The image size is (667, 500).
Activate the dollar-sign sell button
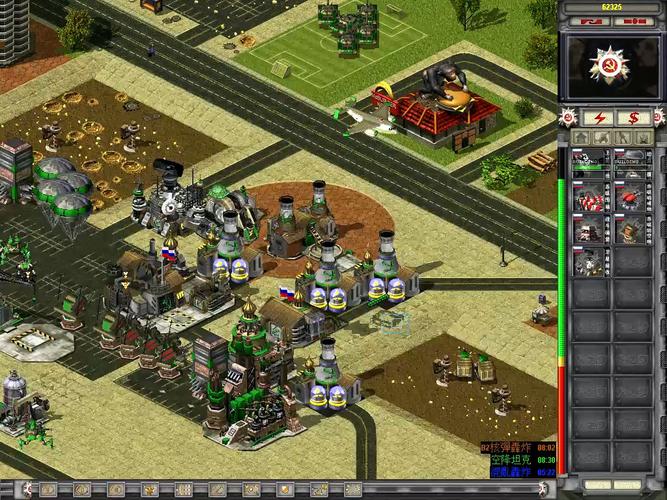632,117
